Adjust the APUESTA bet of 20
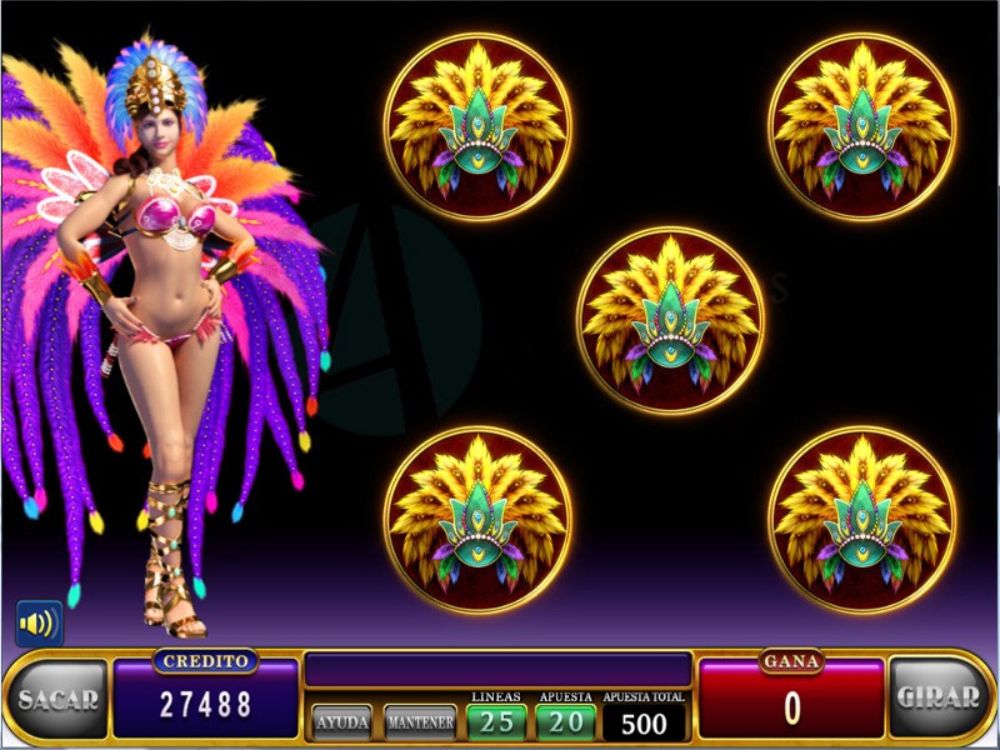The height and width of the screenshot is (750, 1000). pos(565,721)
